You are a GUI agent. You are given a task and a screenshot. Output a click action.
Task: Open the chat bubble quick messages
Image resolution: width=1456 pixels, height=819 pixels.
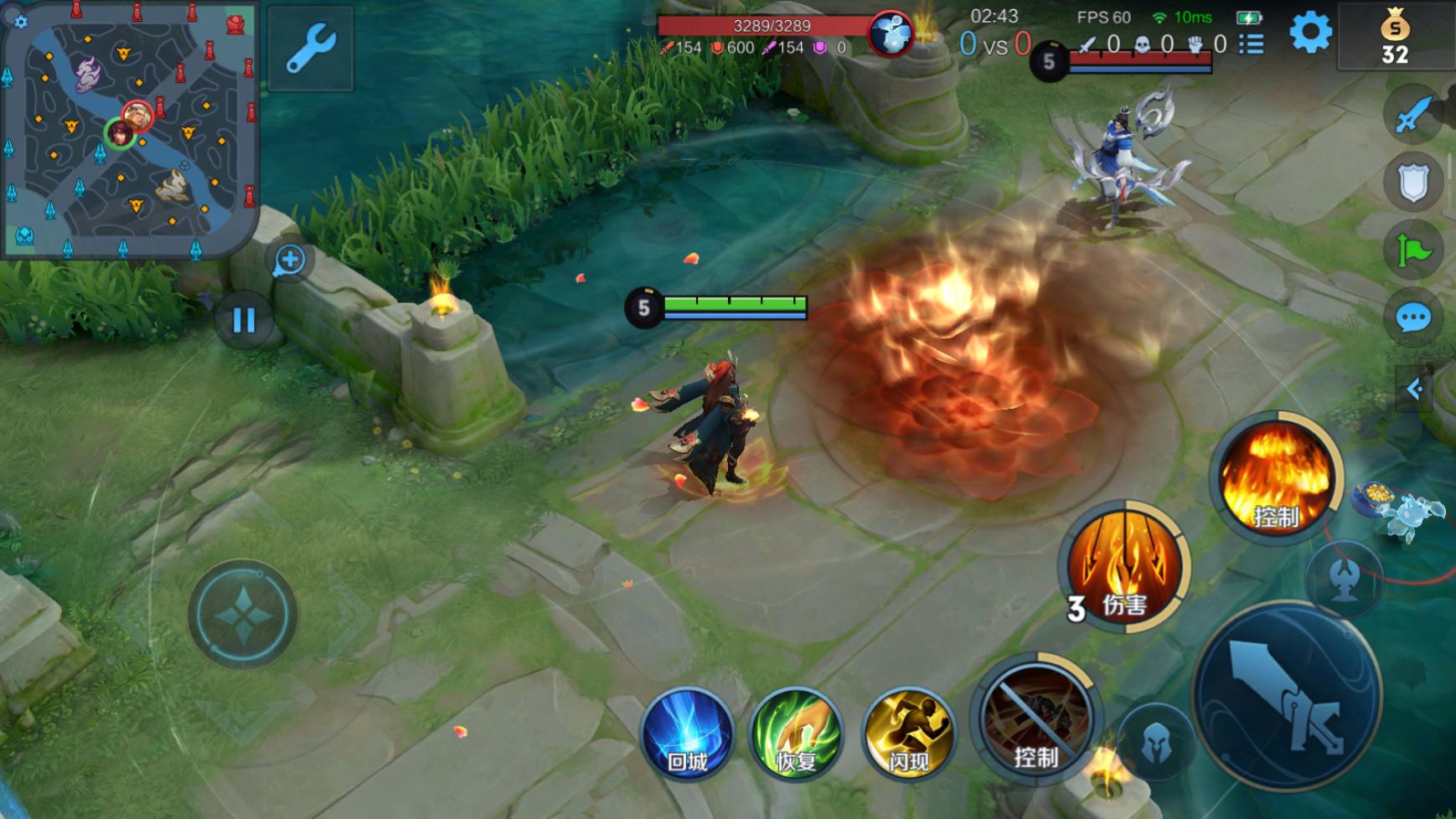[1413, 318]
